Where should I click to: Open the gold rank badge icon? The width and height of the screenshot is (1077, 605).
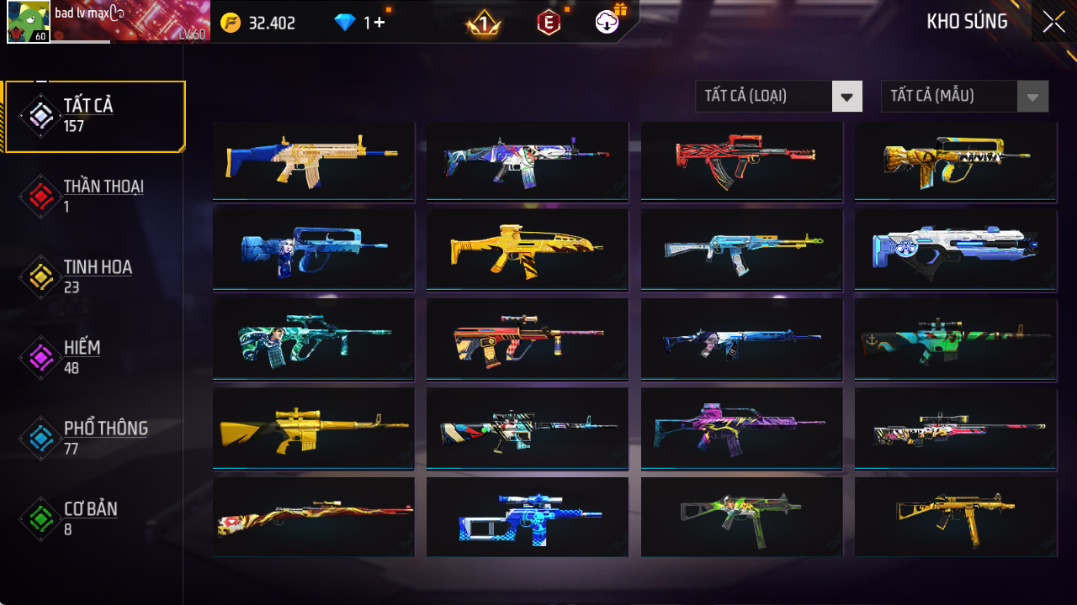[484, 23]
